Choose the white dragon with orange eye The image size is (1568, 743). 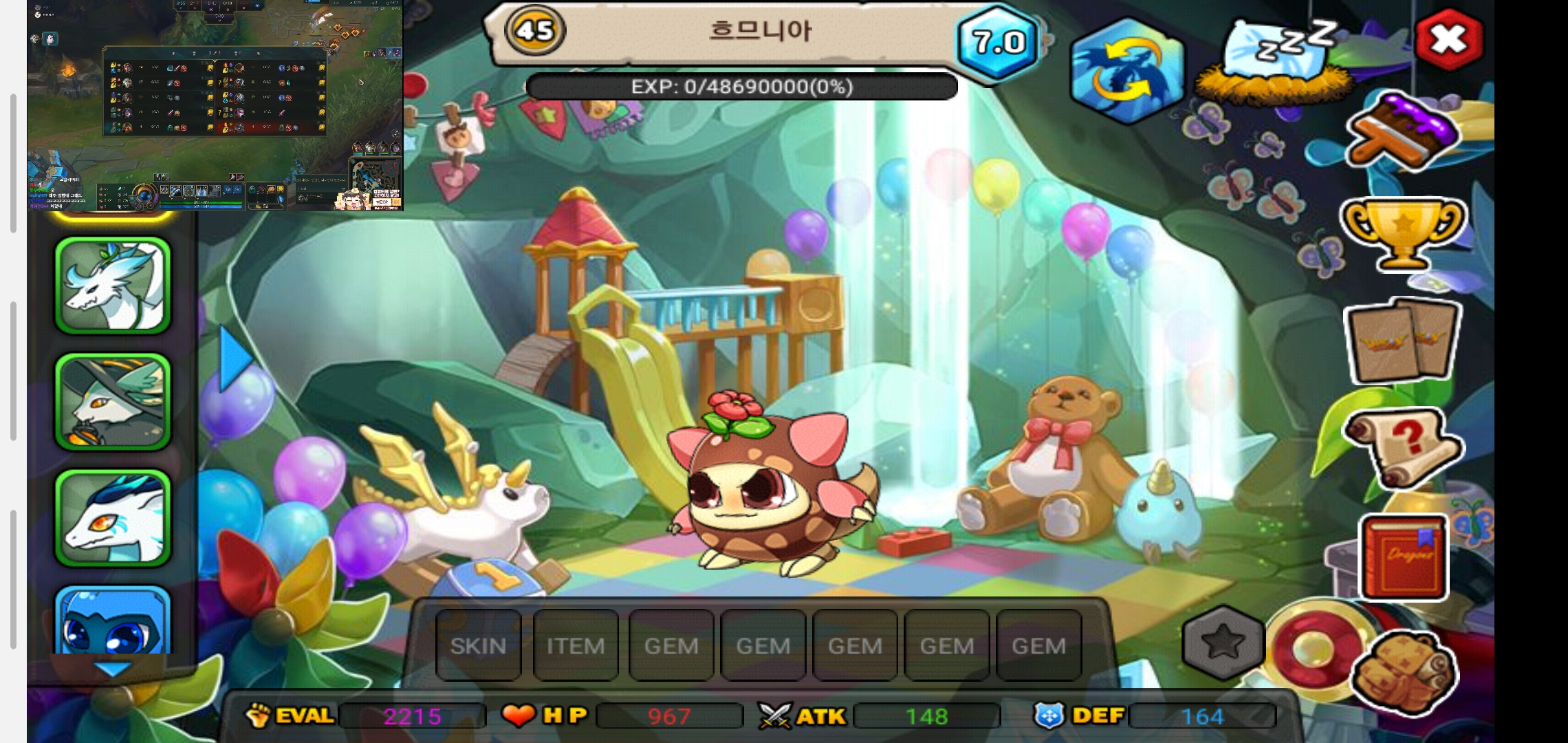click(x=113, y=518)
